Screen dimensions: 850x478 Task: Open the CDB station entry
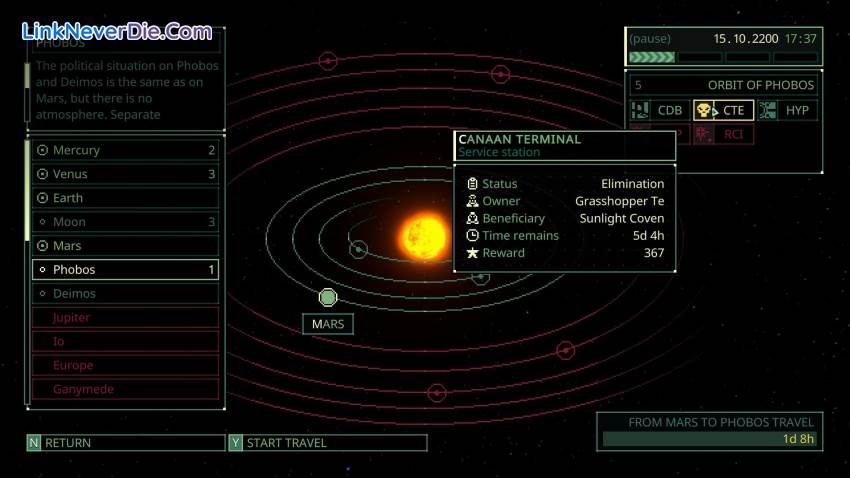click(x=658, y=111)
